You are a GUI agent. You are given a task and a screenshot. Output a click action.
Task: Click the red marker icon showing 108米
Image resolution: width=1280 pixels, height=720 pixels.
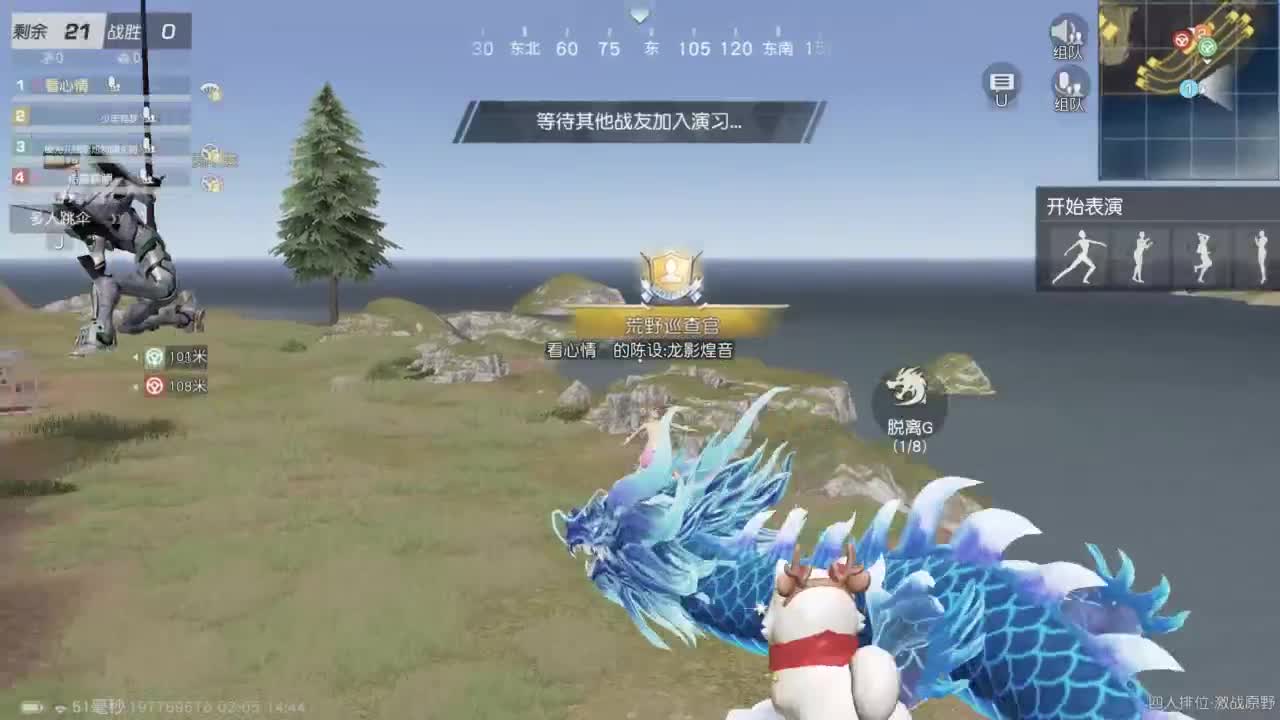coord(155,383)
